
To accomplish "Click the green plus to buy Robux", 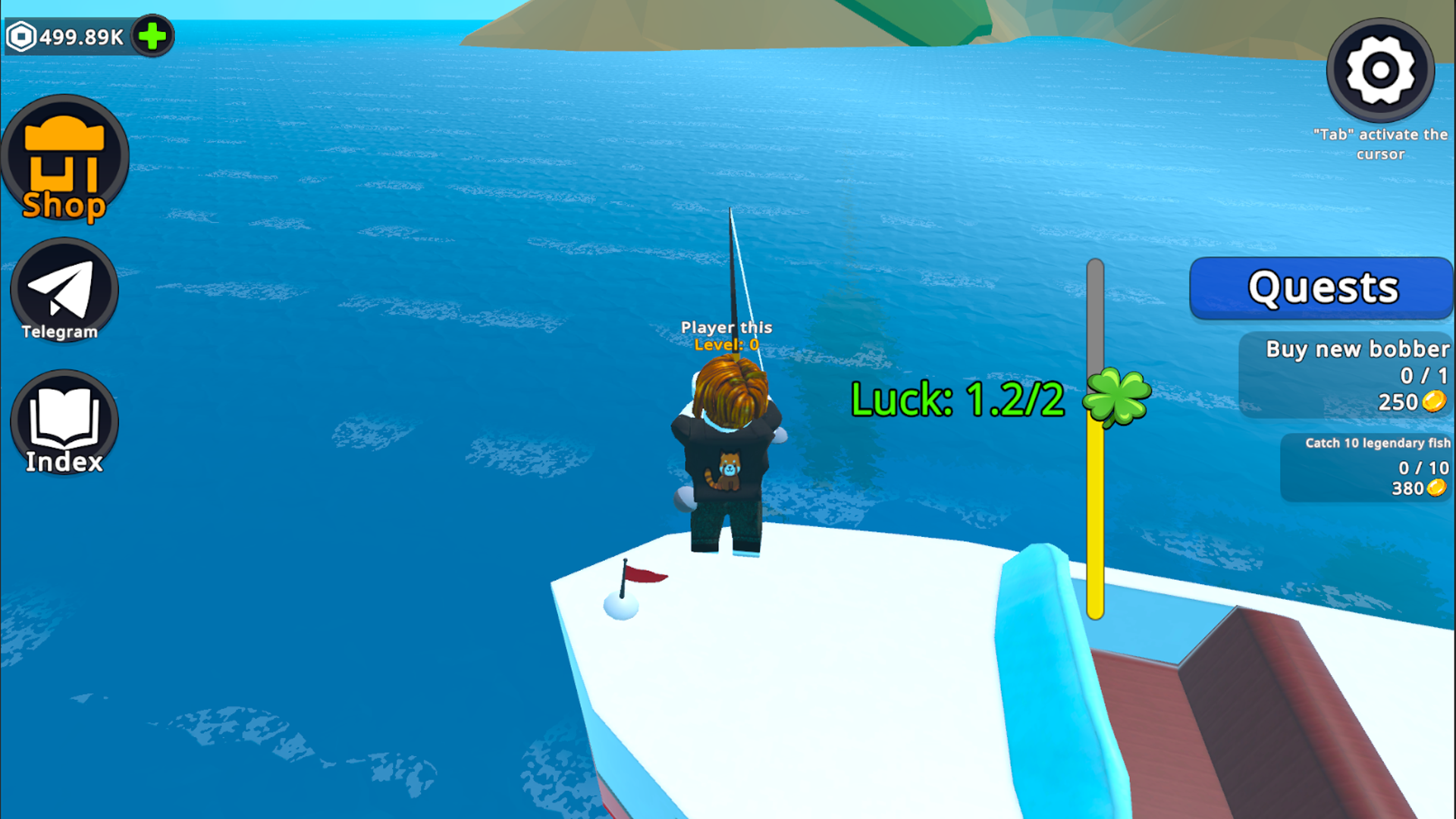I will click(152, 34).
